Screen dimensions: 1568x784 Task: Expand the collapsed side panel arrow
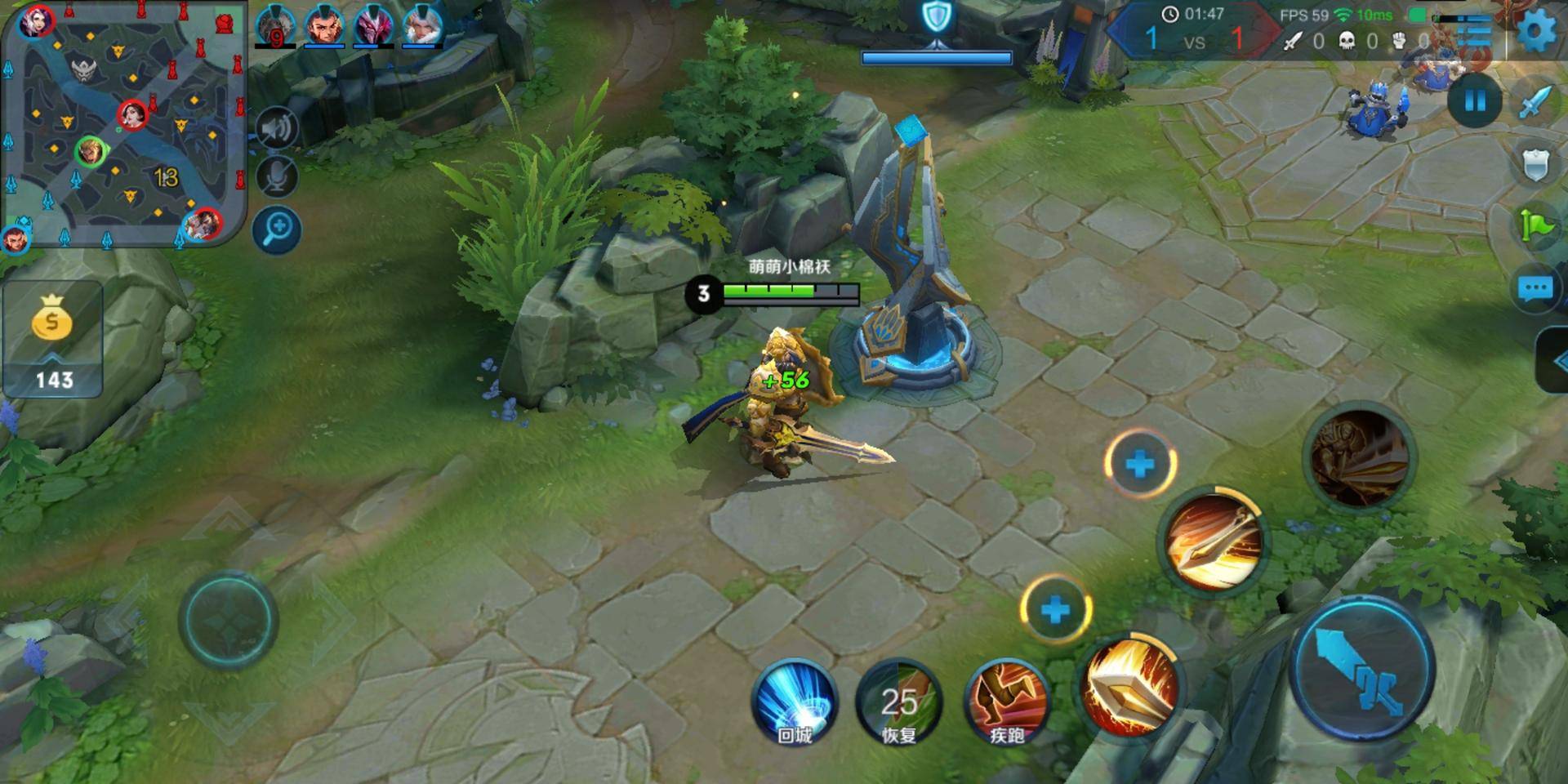tap(1555, 361)
